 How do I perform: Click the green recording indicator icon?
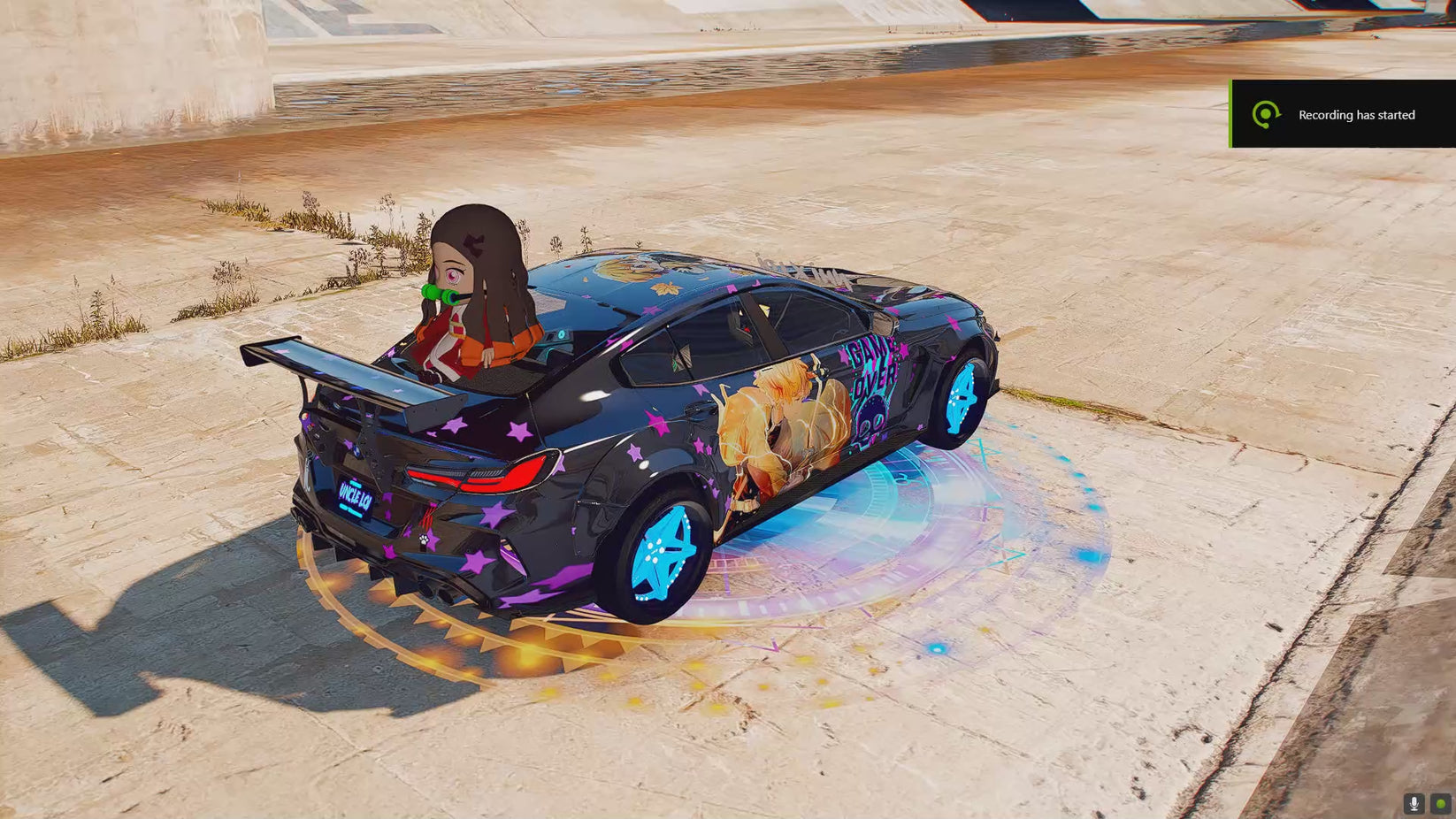pyautogui.click(x=1440, y=803)
